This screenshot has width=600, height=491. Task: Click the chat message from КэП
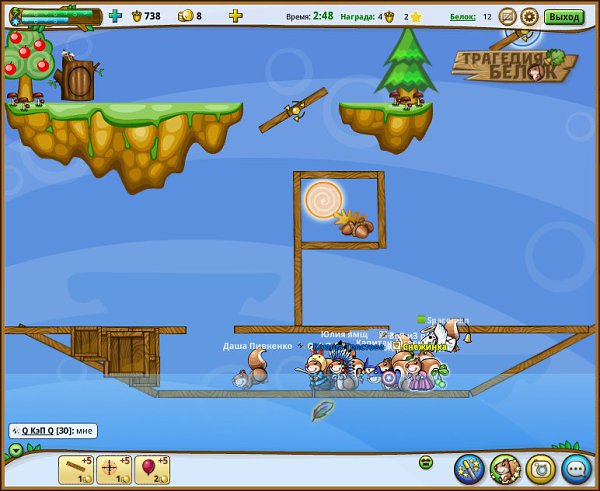52,431
